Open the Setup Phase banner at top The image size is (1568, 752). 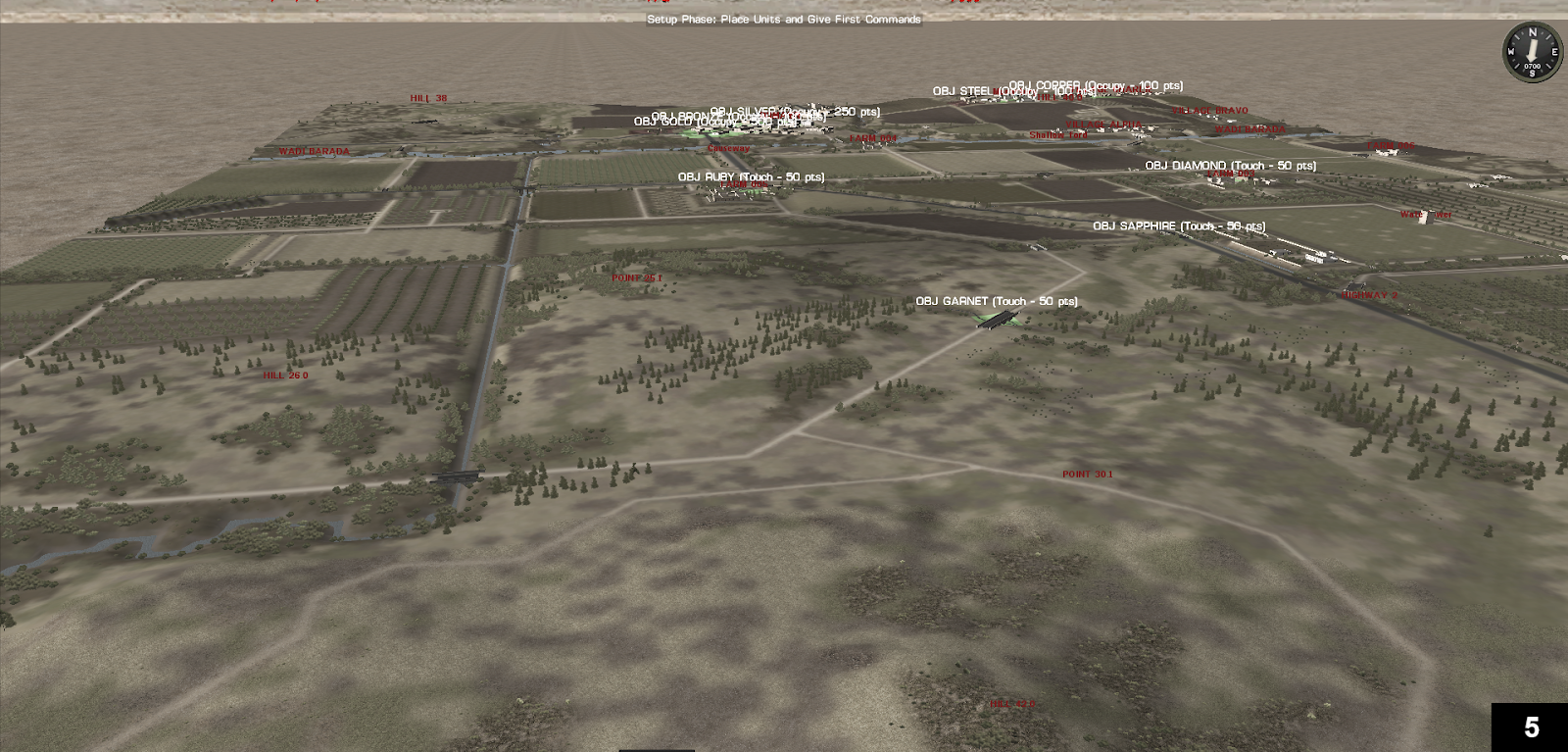(783, 18)
